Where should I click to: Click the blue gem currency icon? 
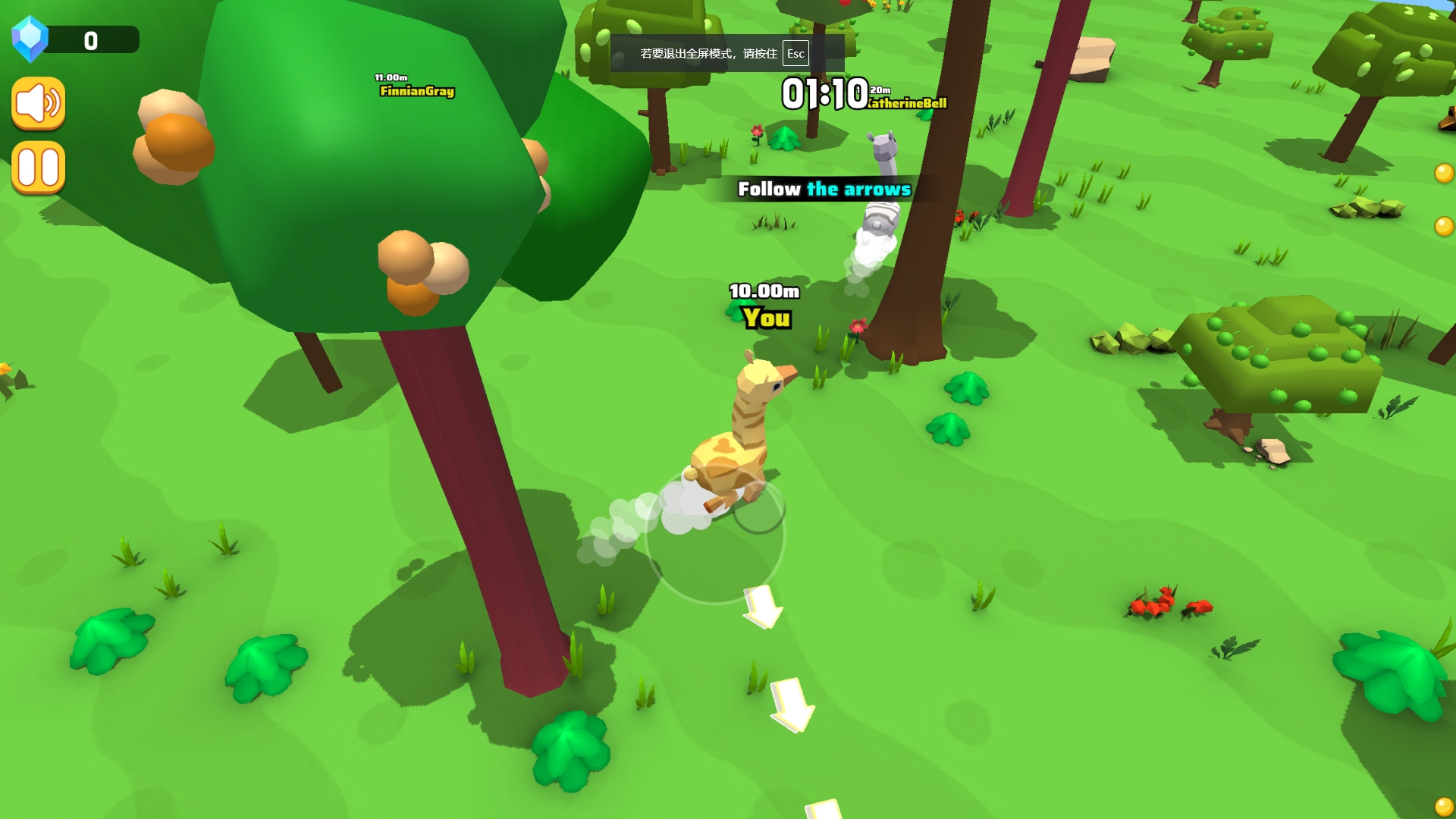30,39
